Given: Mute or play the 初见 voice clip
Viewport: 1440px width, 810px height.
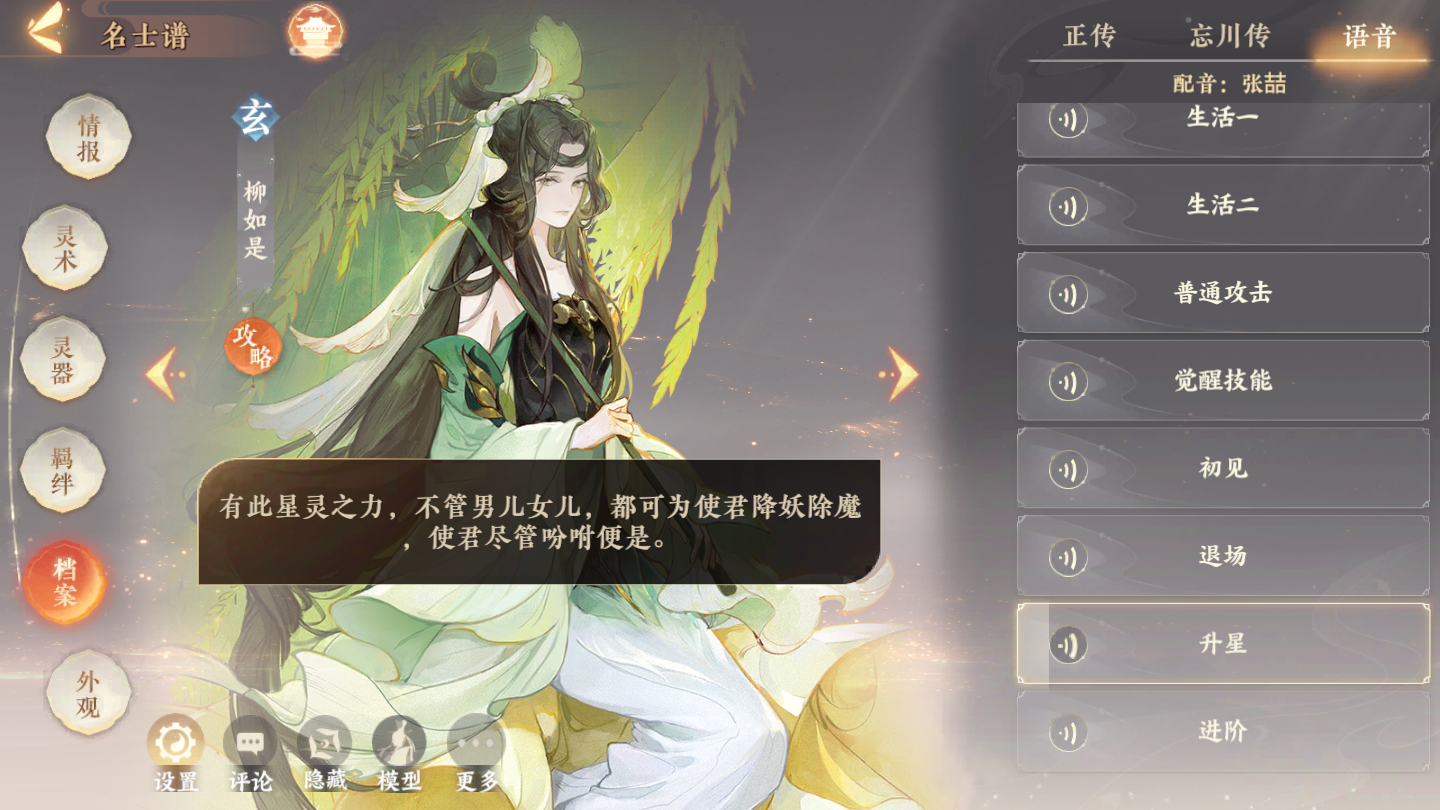Looking at the screenshot, I should pyautogui.click(x=1069, y=467).
